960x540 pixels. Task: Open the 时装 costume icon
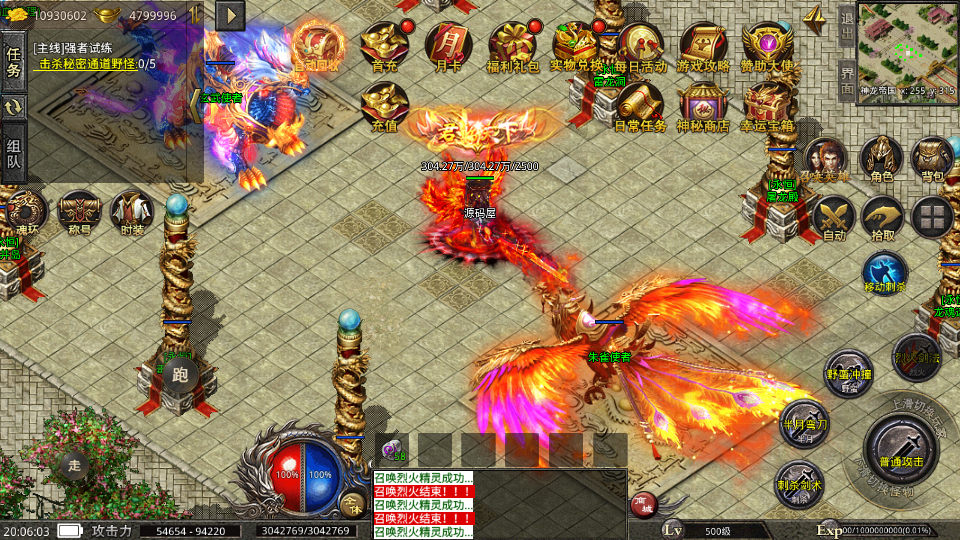(131, 212)
